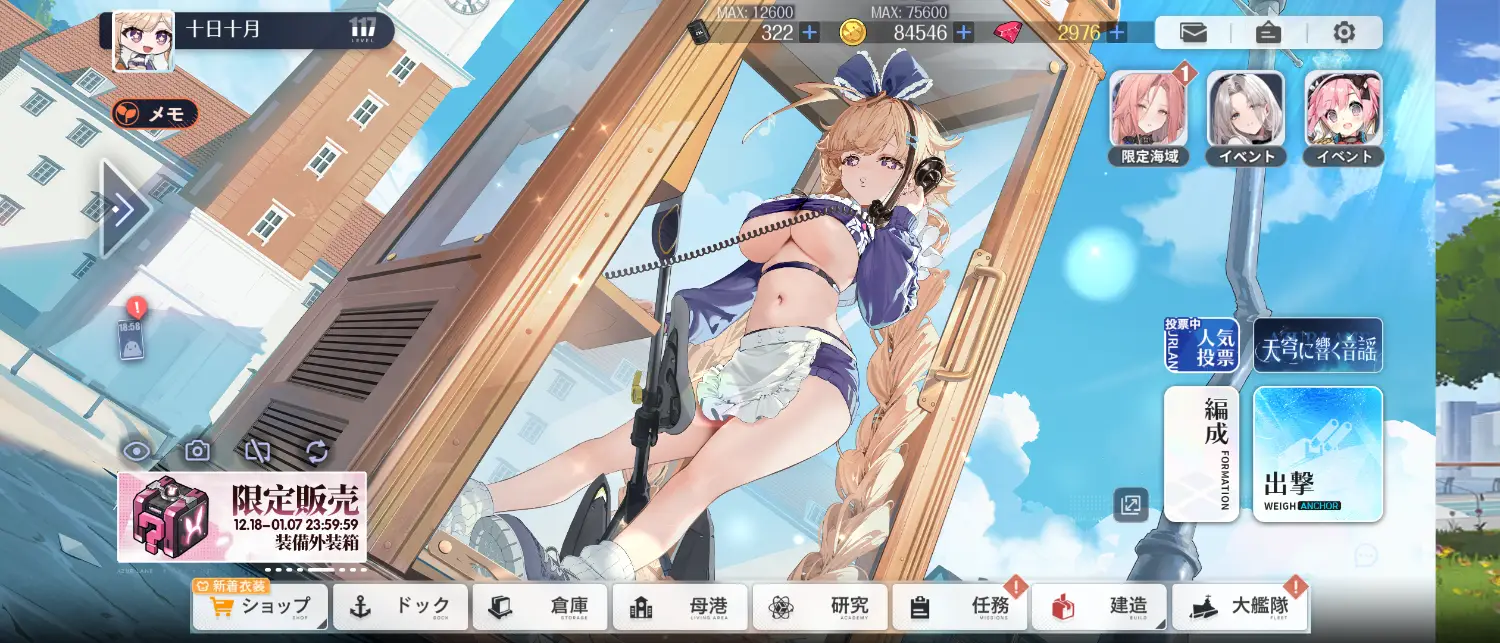Open the 大艦隊 fleet menu
Image resolution: width=1500 pixels, height=643 pixels.
(1240, 607)
